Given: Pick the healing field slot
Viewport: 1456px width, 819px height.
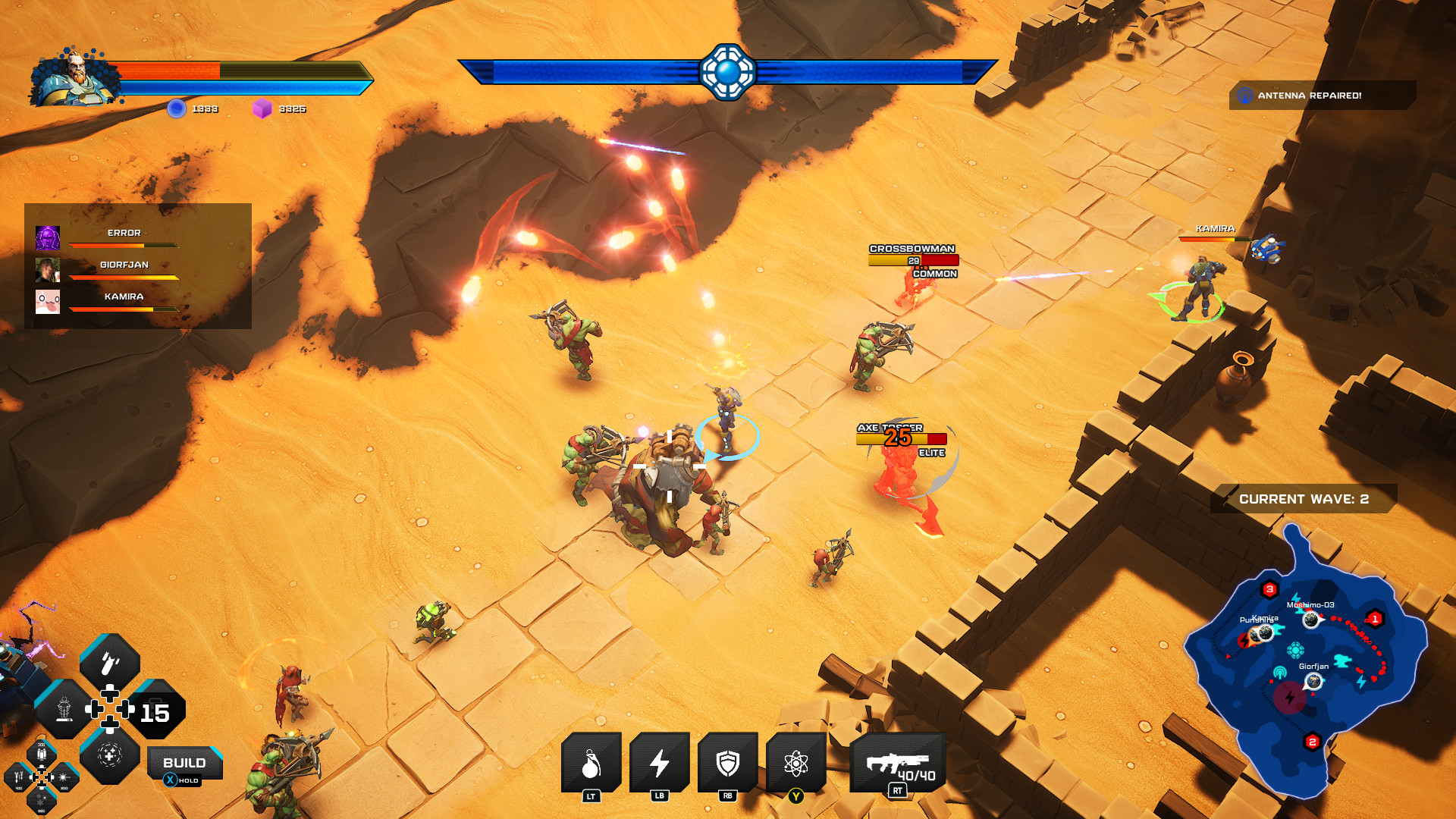Looking at the screenshot, I should pos(110,755).
